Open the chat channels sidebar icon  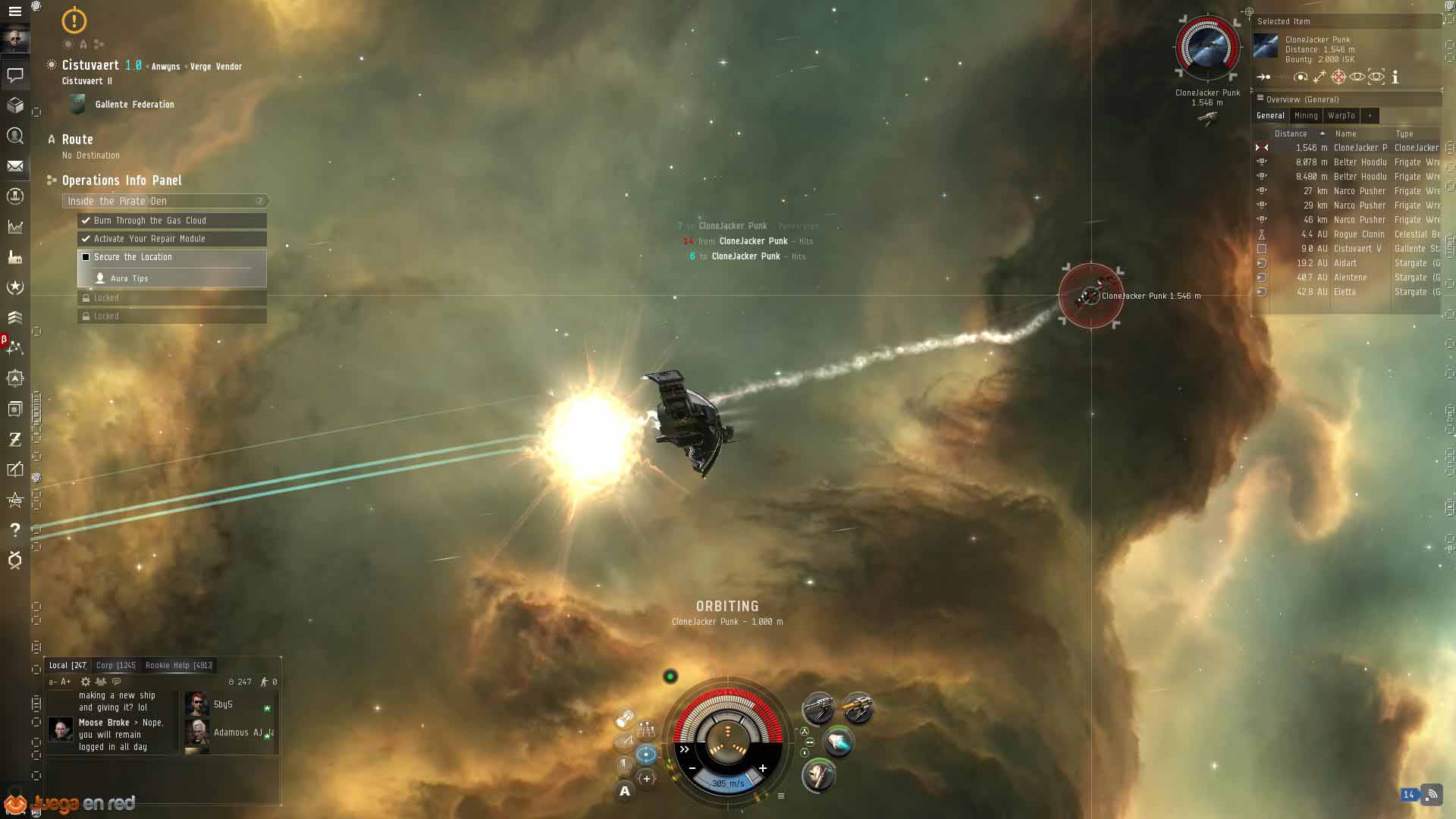(14, 75)
